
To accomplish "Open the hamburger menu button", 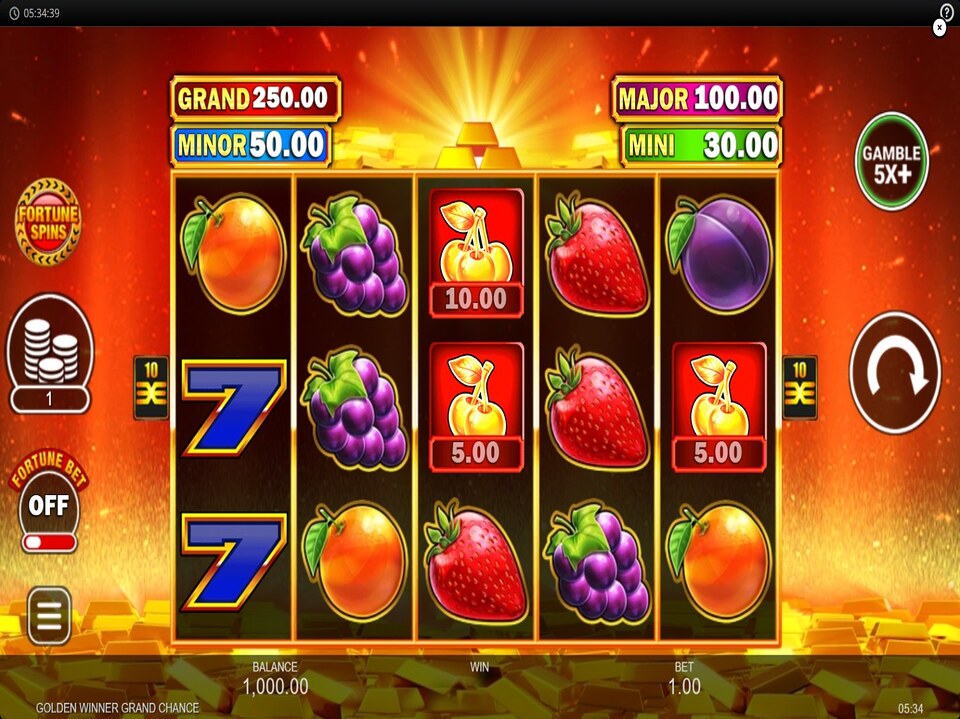I will coord(49,615).
